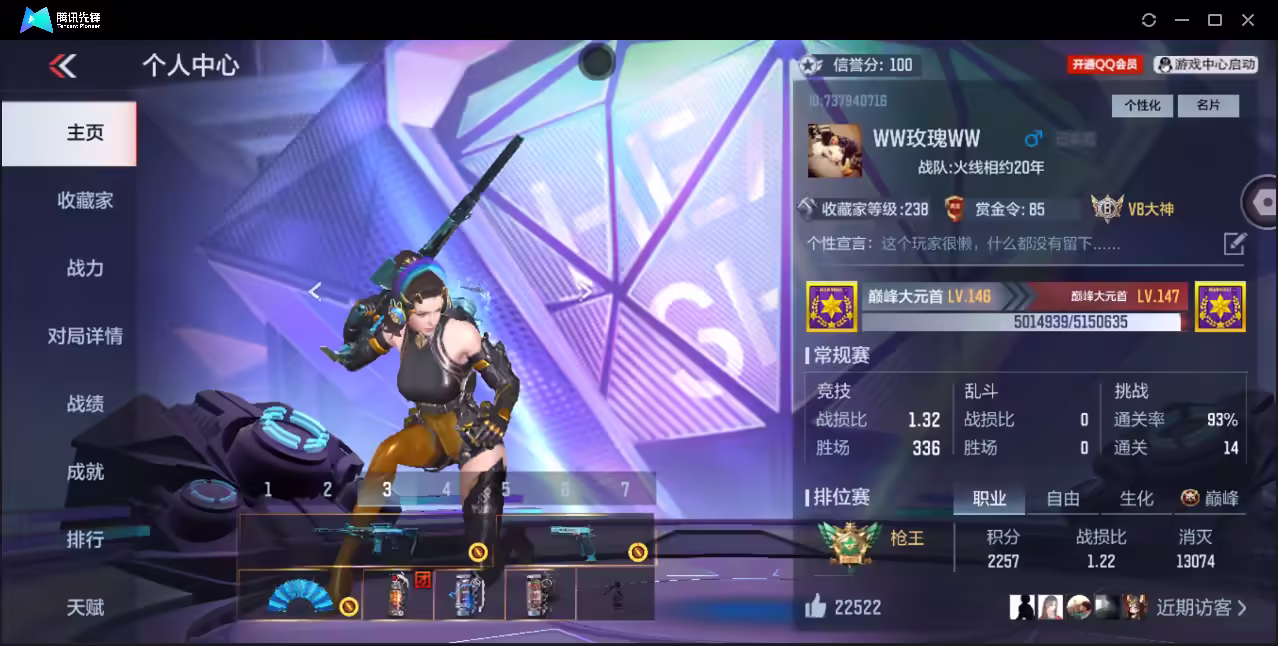
Task: Open the 名片 name card button
Action: point(1207,105)
